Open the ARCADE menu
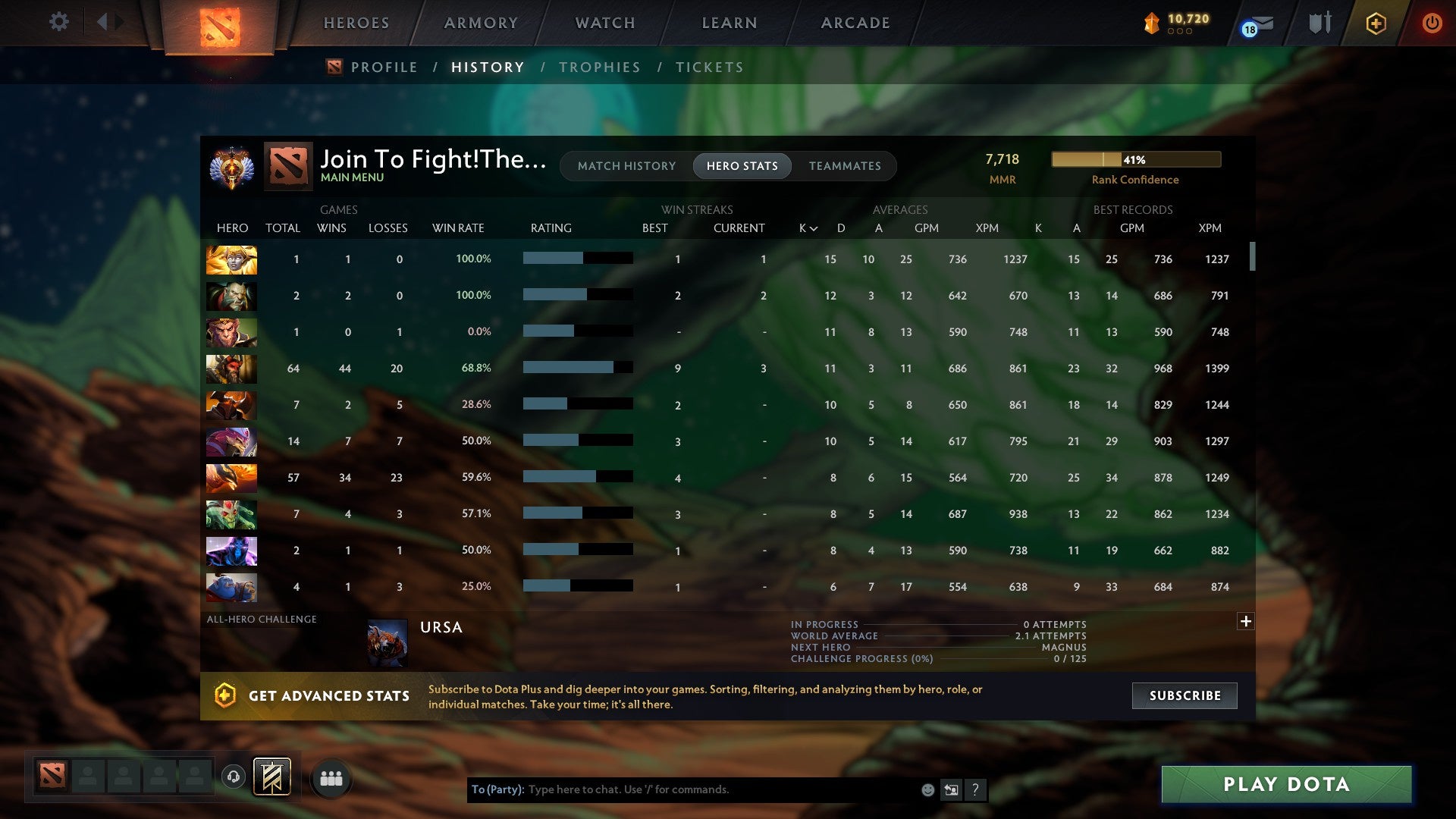Screen dimensions: 1456x819 [855, 23]
